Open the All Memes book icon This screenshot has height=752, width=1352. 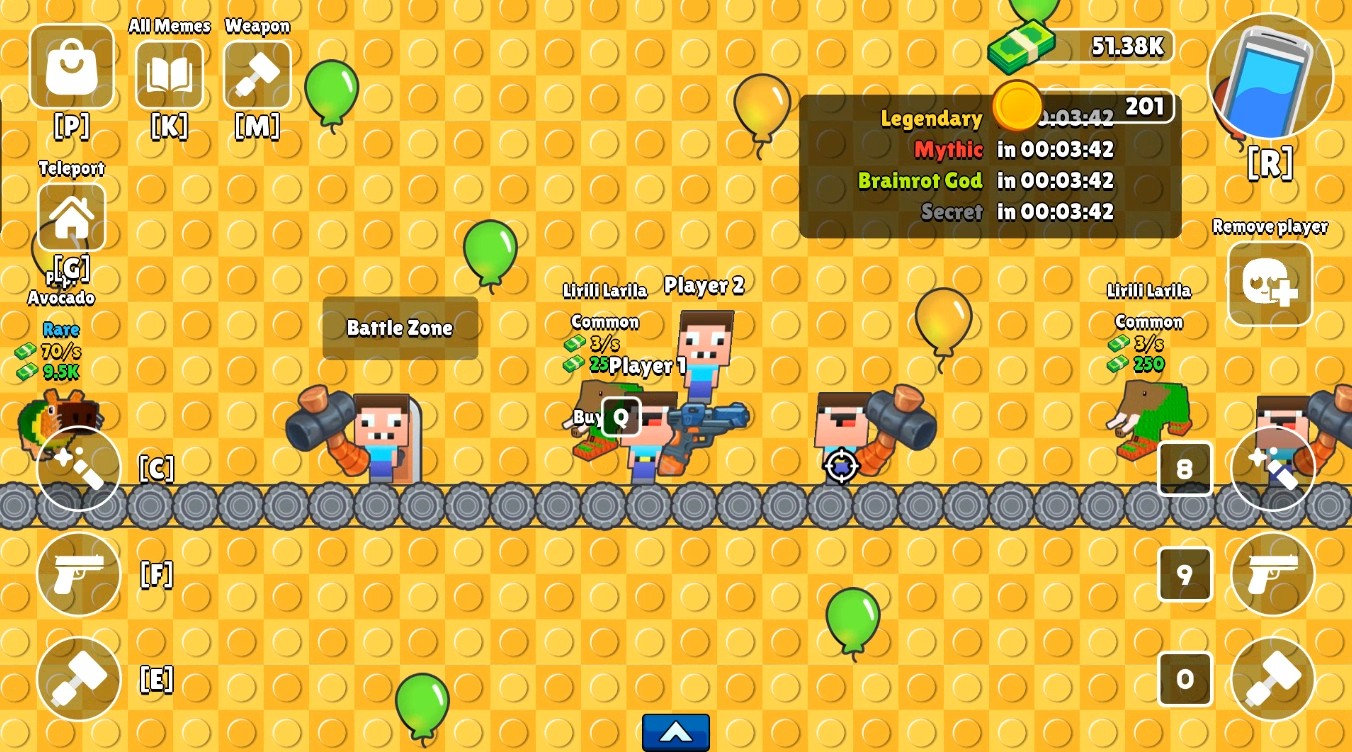(169, 75)
